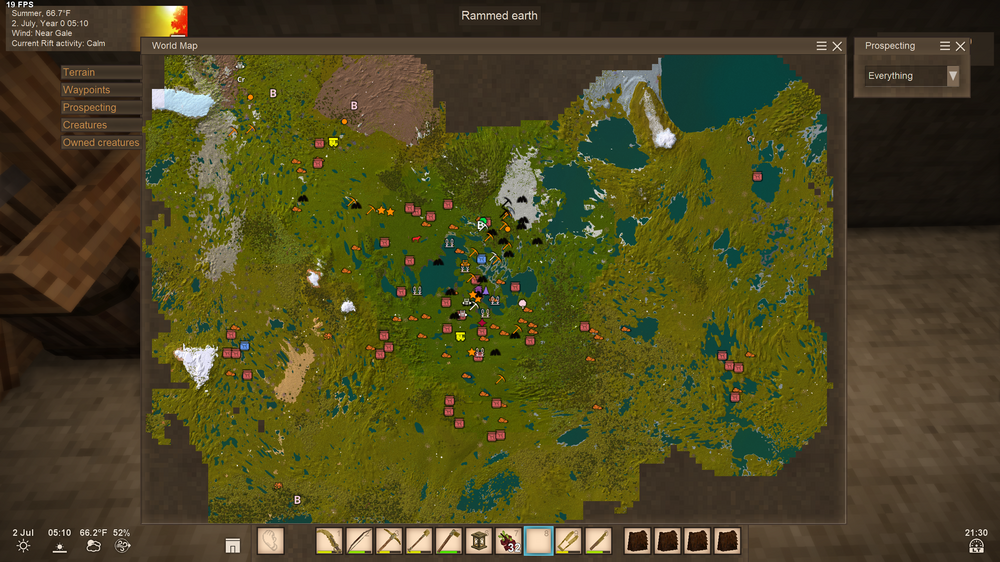Image resolution: width=1000 pixels, height=562 pixels.
Task: Select the first backpack bag slot
Action: (638, 541)
